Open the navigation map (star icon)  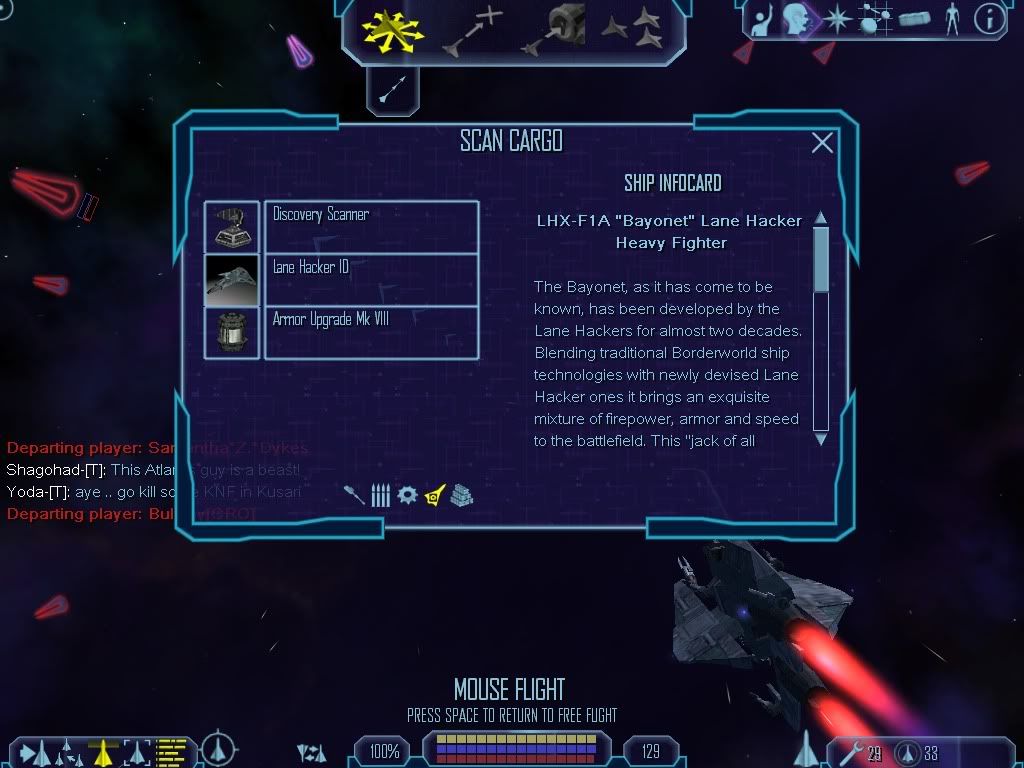[x=836, y=18]
